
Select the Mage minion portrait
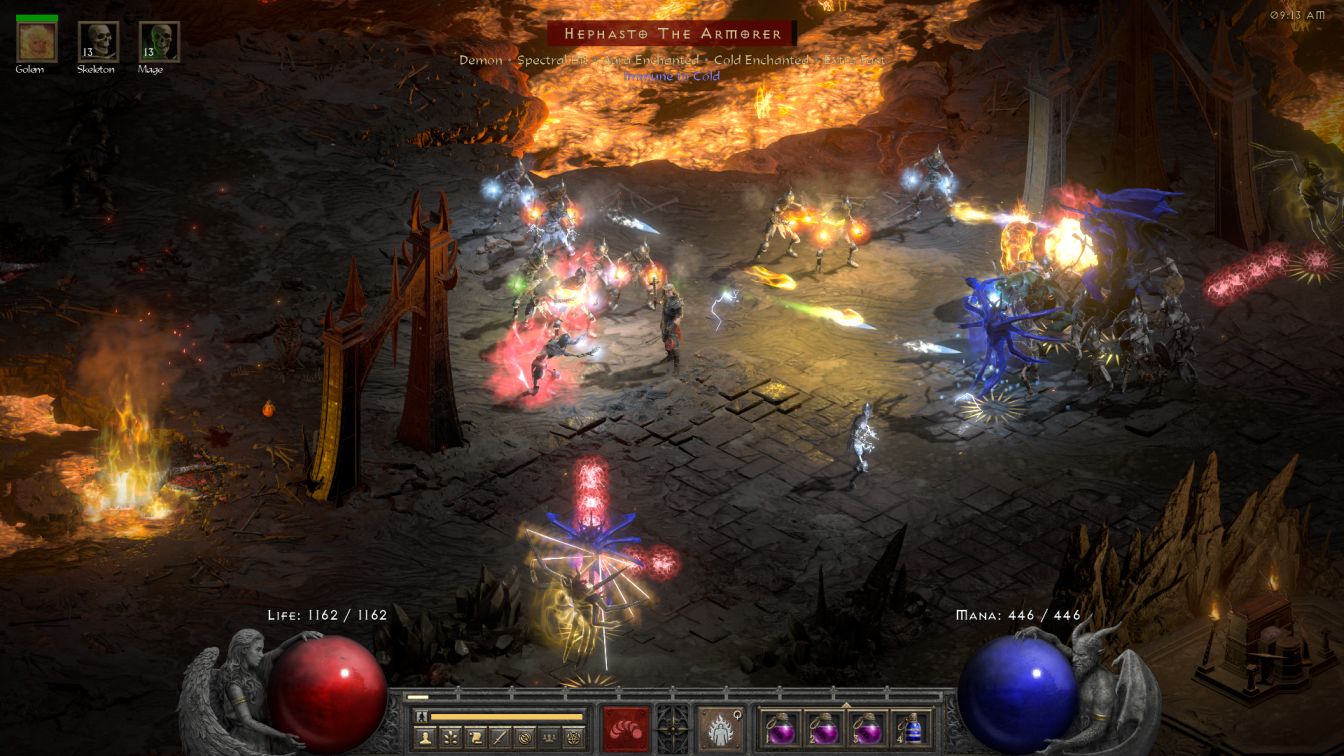[x=158, y=42]
